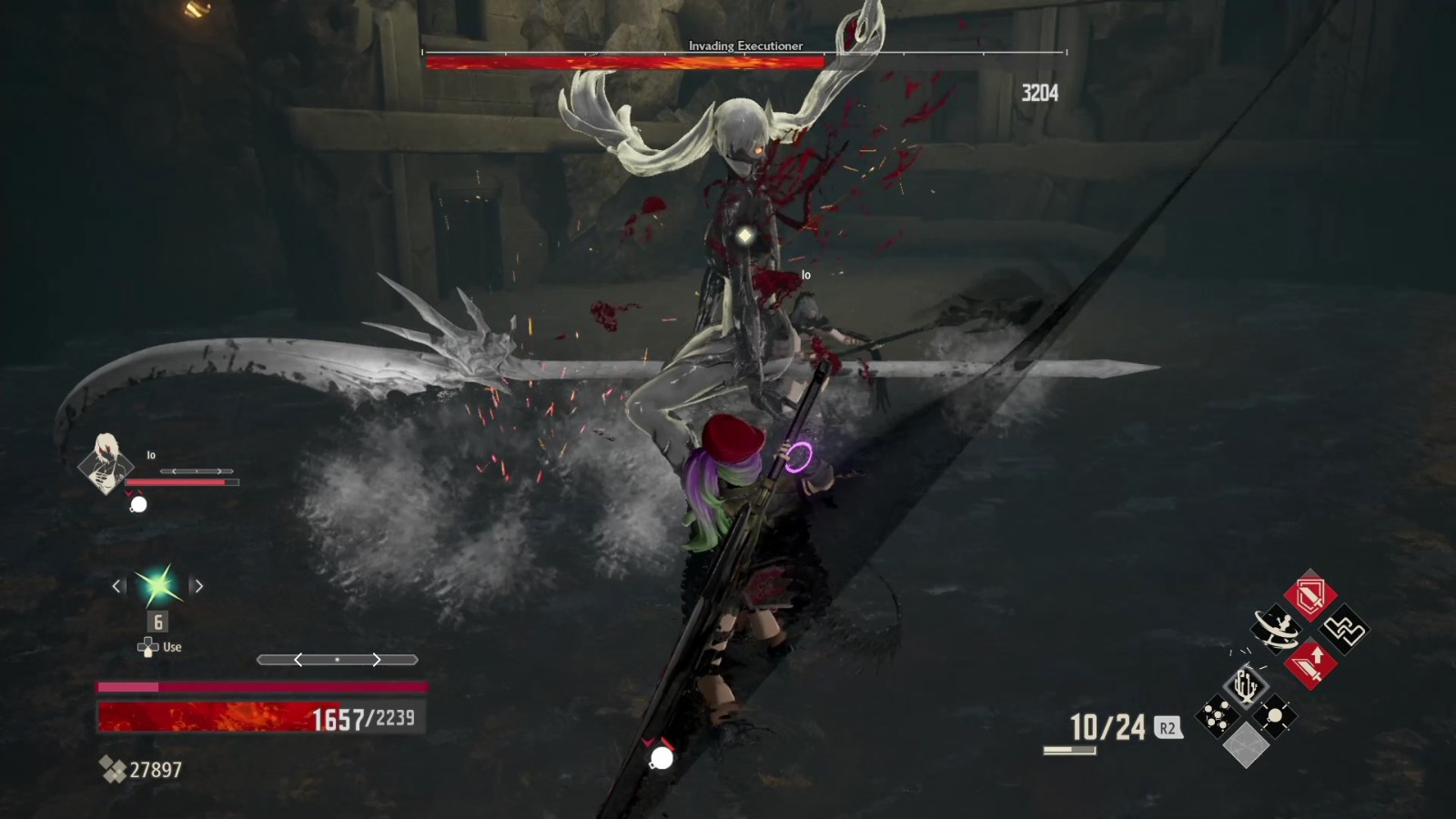Image resolution: width=1456 pixels, height=819 pixels.
Task: Select the shield-and-sword defense buff gift icon
Action: tap(1309, 594)
